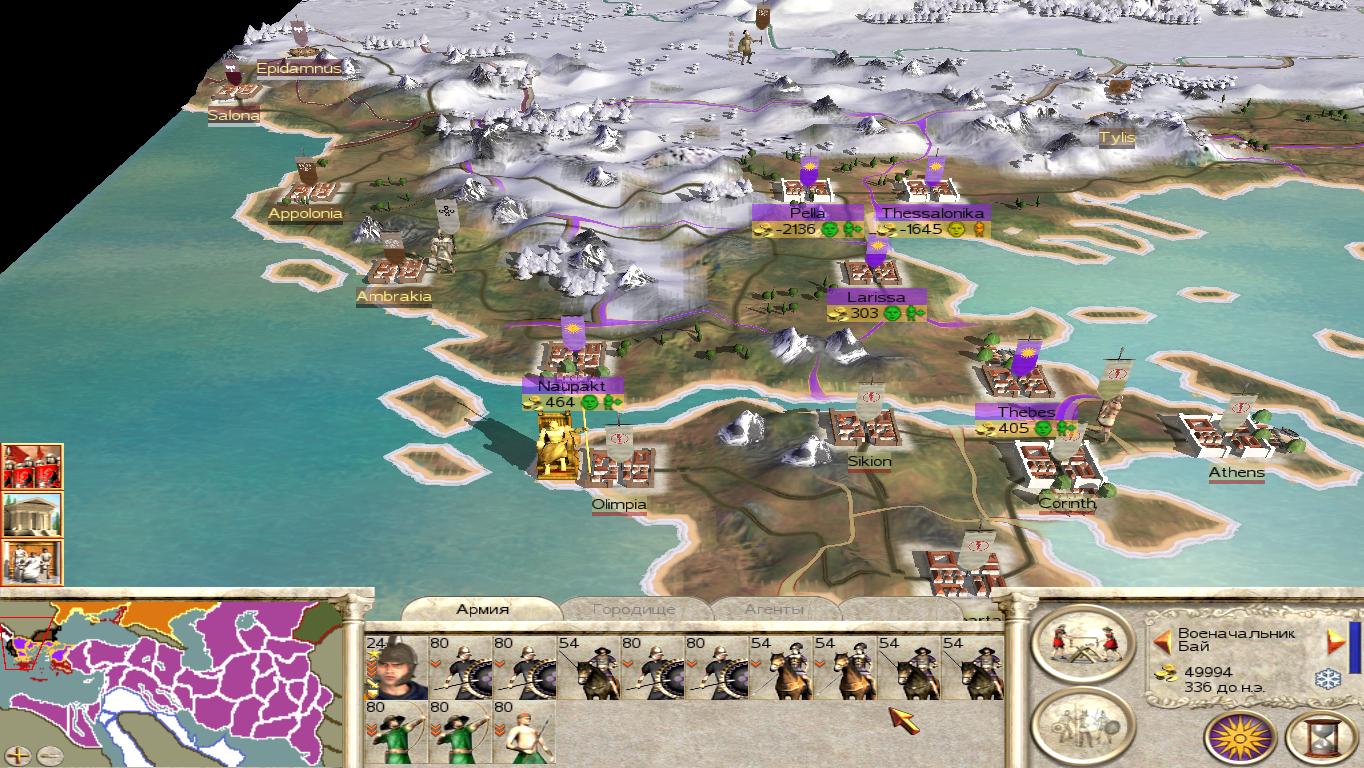Select the general's unit card with portrait
This screenshot has width=1364, height=768.
pyautogui.click(x=396, y=667)
